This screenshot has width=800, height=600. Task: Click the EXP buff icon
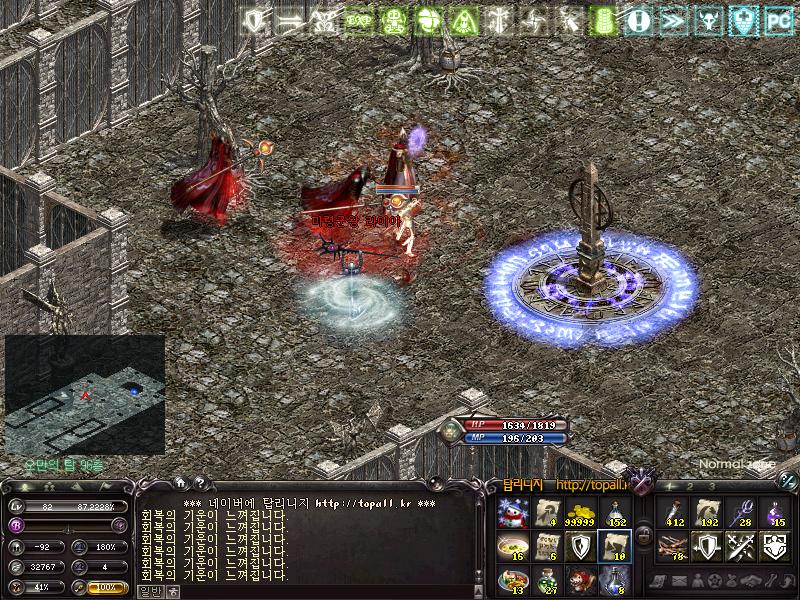click(358, 19)
